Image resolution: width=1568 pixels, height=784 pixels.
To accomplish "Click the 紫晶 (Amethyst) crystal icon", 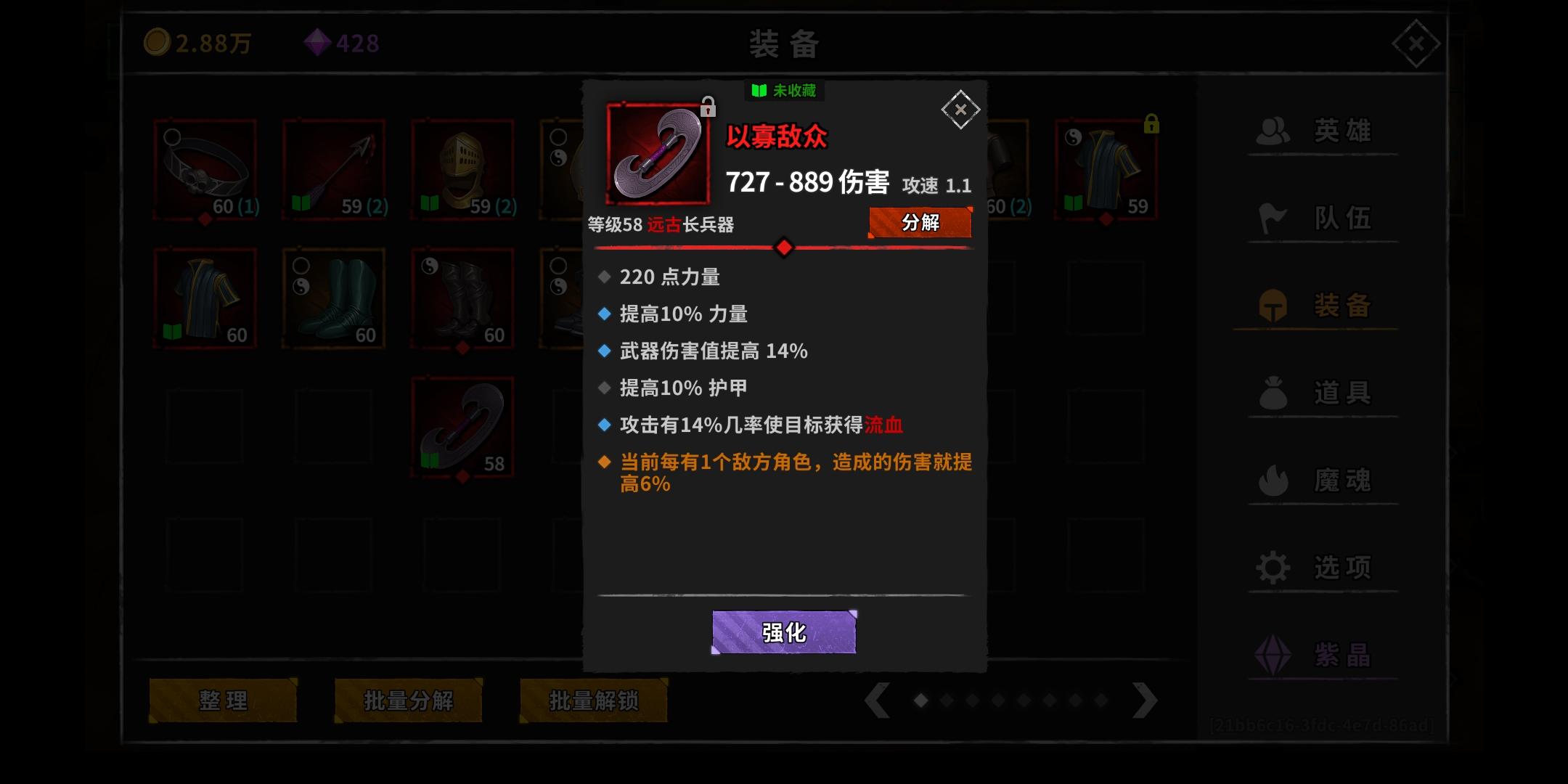I will tap(1274, 656).
